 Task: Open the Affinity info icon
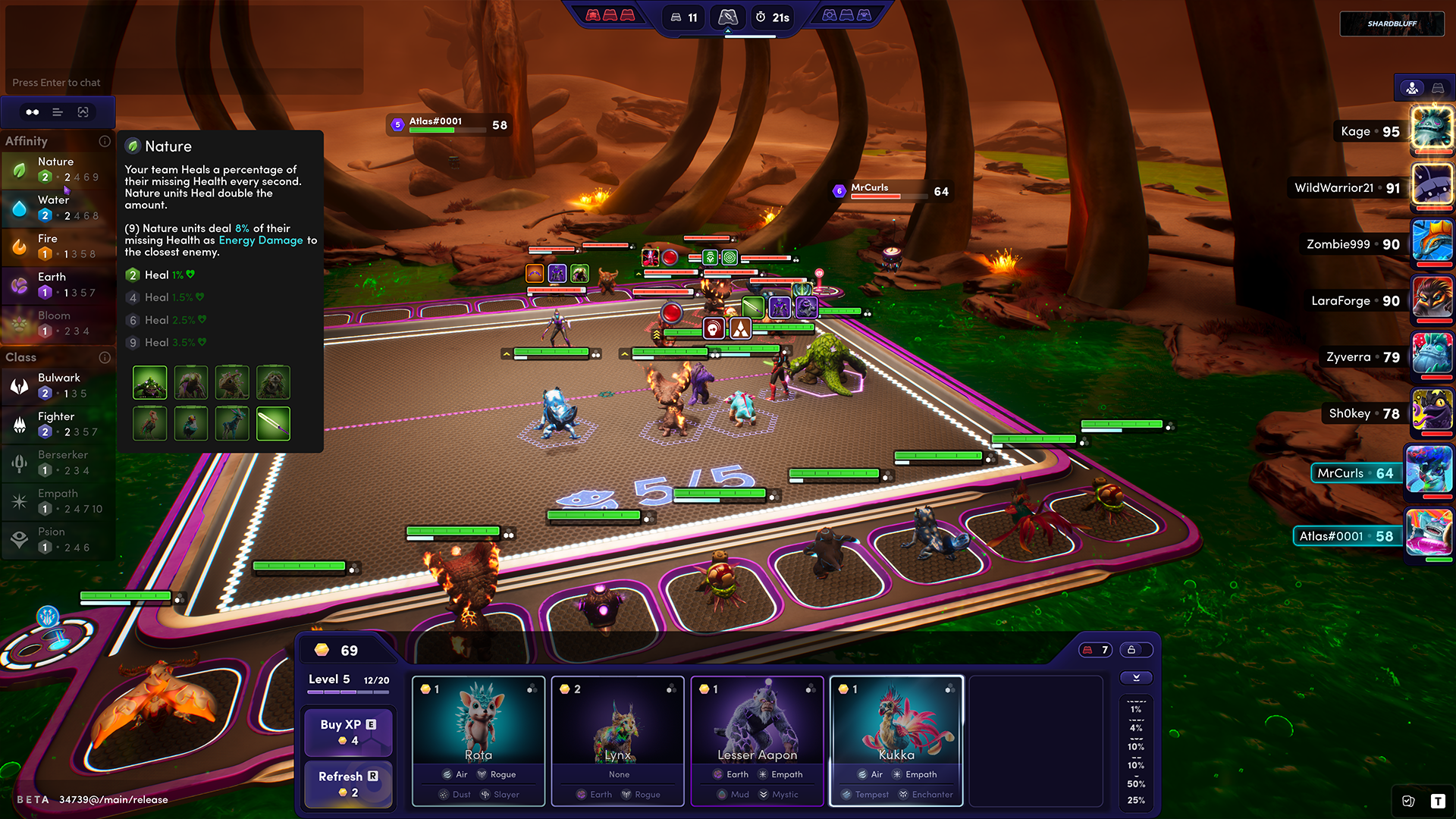(x=105, y=141)
